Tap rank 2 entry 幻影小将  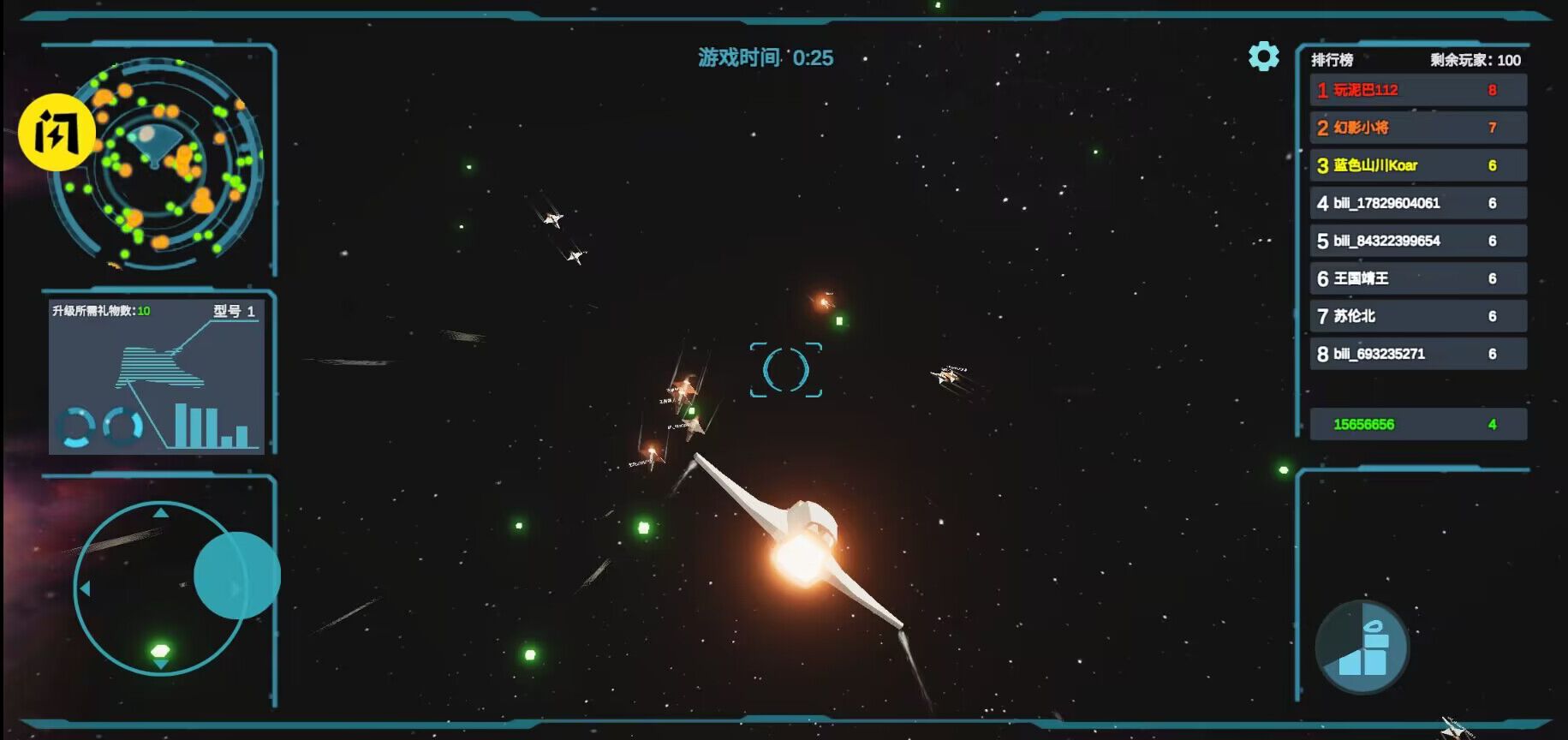pyautogui.click(x=1417, y=128)
